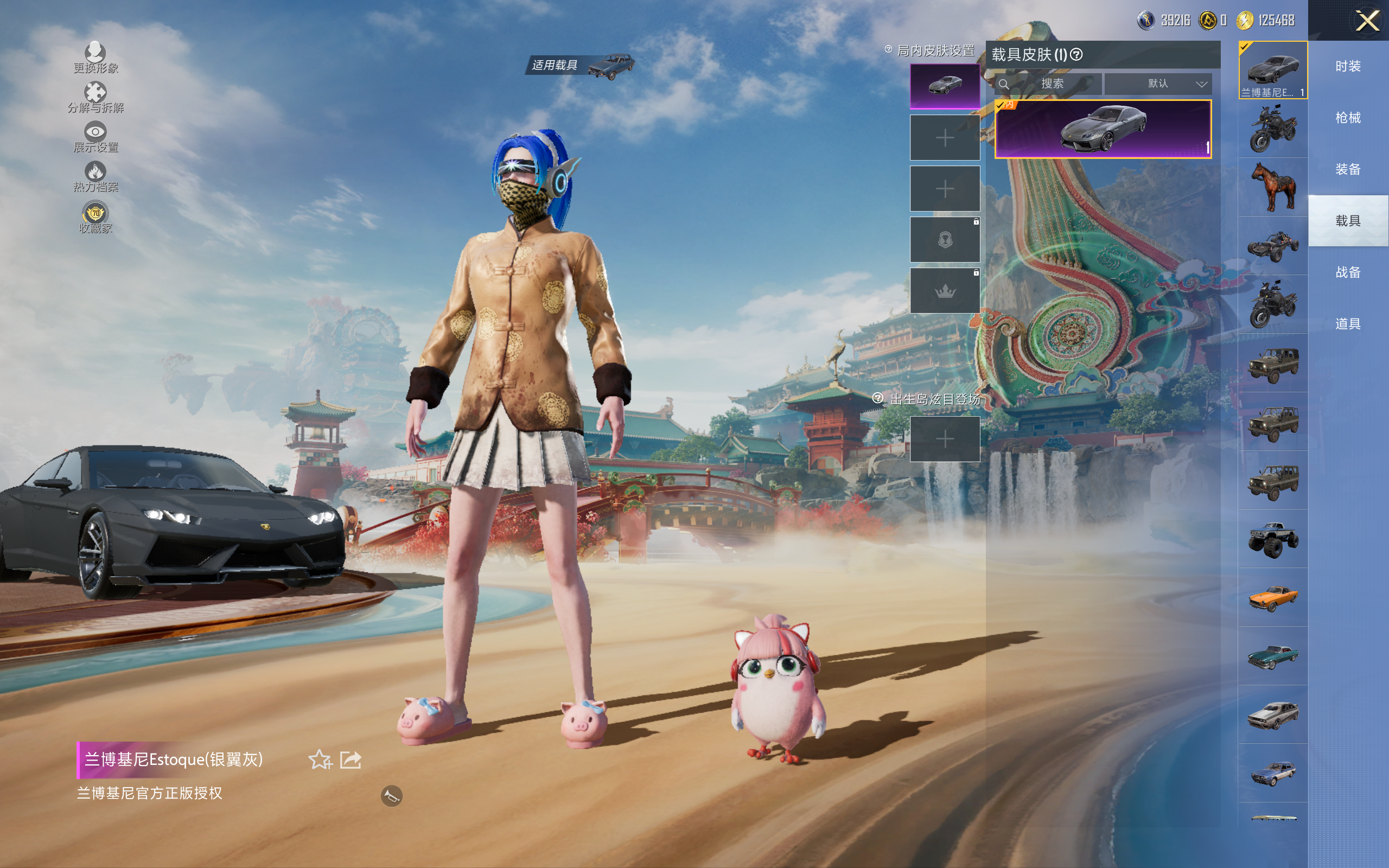Open 展示设置 display settings
The image size is (1389, 868).
tap(95, 137)
